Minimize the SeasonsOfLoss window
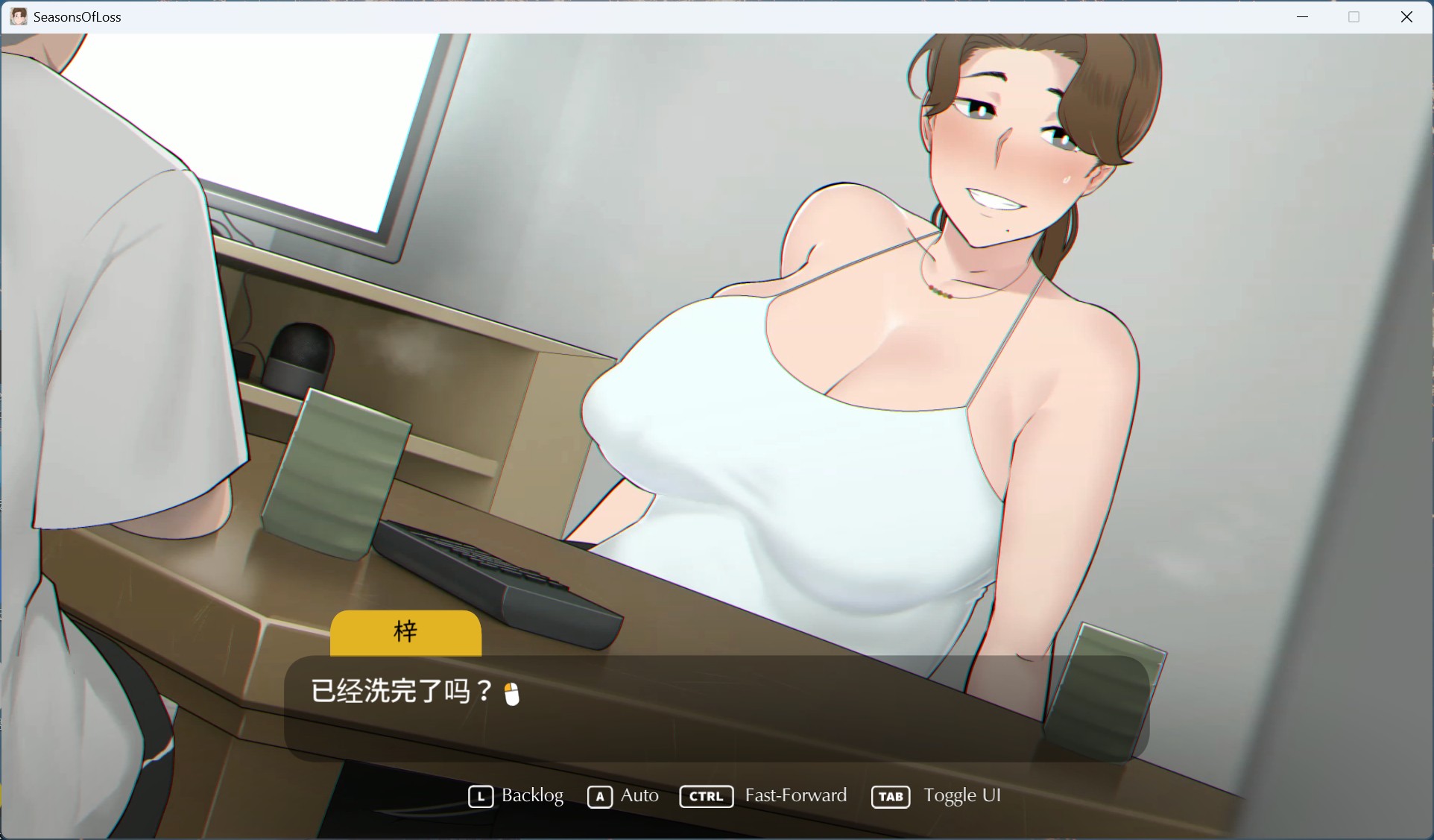Viewport: 1434px width, 840px height. 1303,16
